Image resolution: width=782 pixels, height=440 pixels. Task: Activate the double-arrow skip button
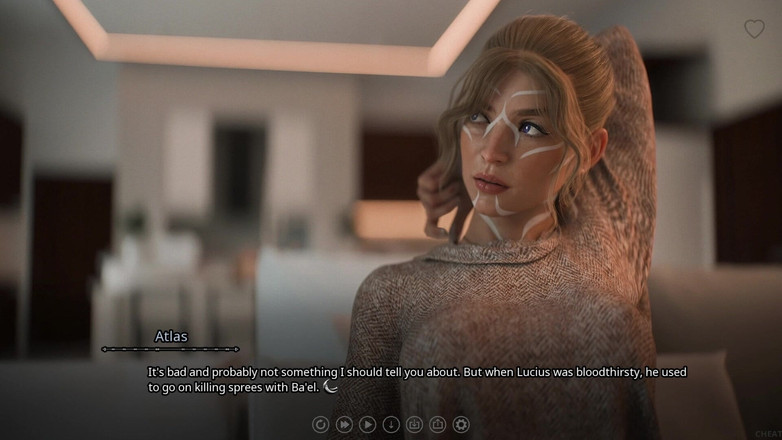(344, 424)
